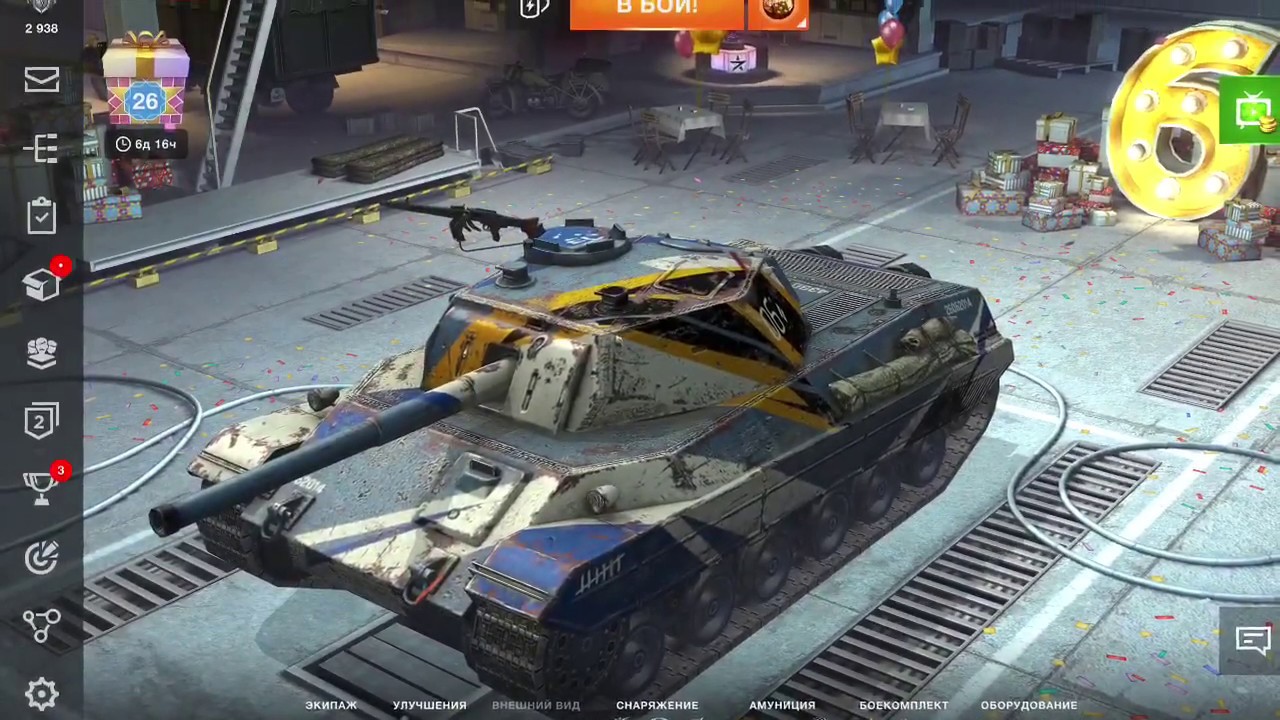Image resolution: width=1280 pixels, height=720 pixels.
Task: Open the social network nodes icon
Action: click(x=41, y=625)
